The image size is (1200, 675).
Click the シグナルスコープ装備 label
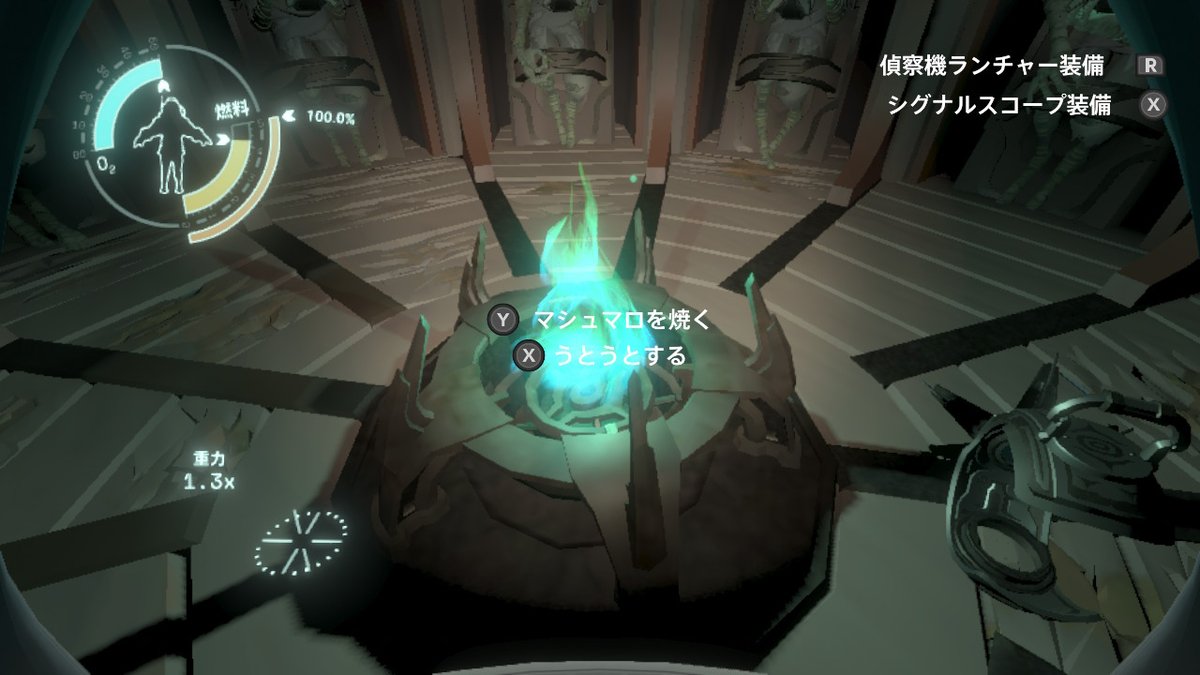pyautogui.click(x=999, y=106)
